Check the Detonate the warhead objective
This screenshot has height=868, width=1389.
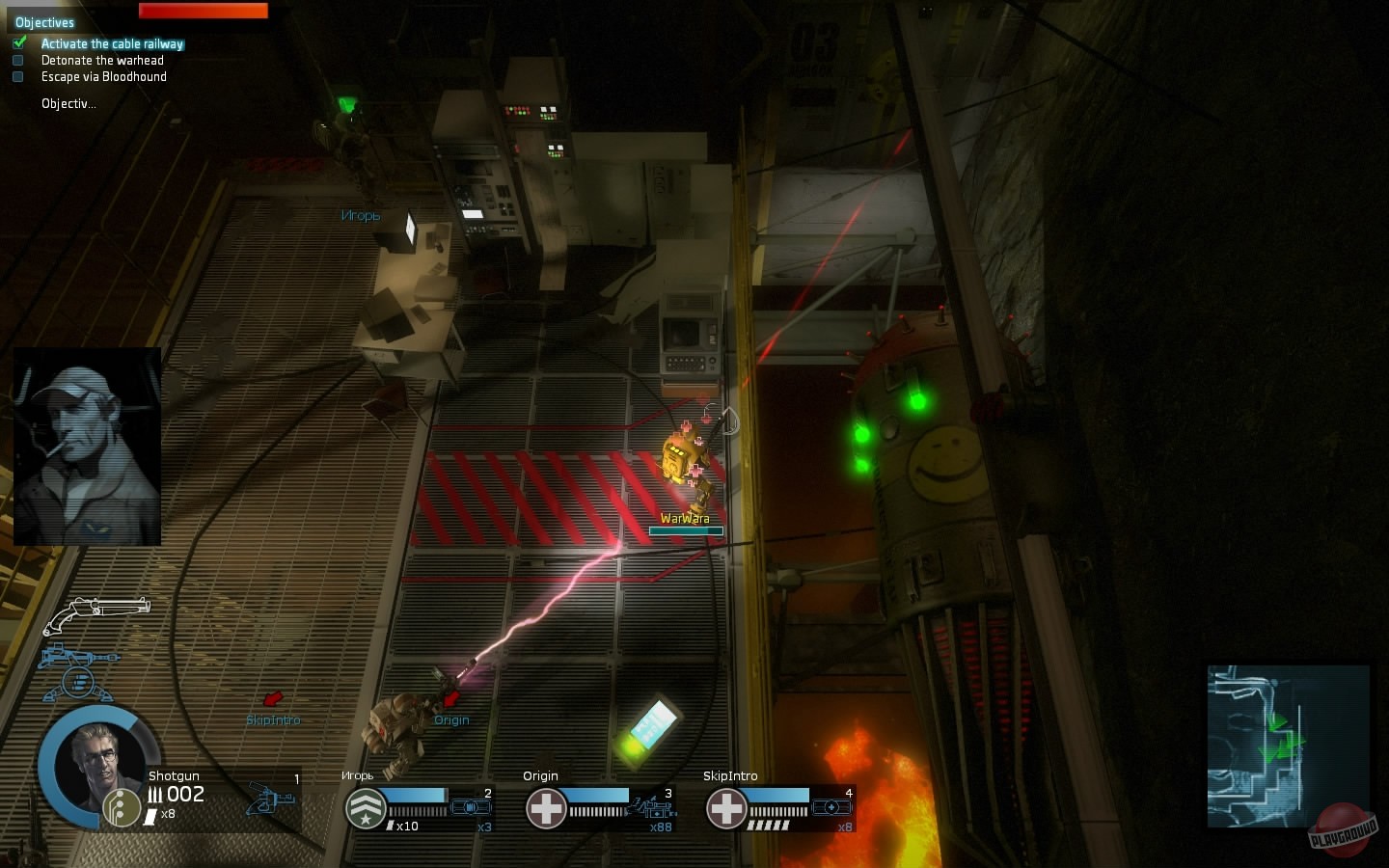tap(17, 60)
